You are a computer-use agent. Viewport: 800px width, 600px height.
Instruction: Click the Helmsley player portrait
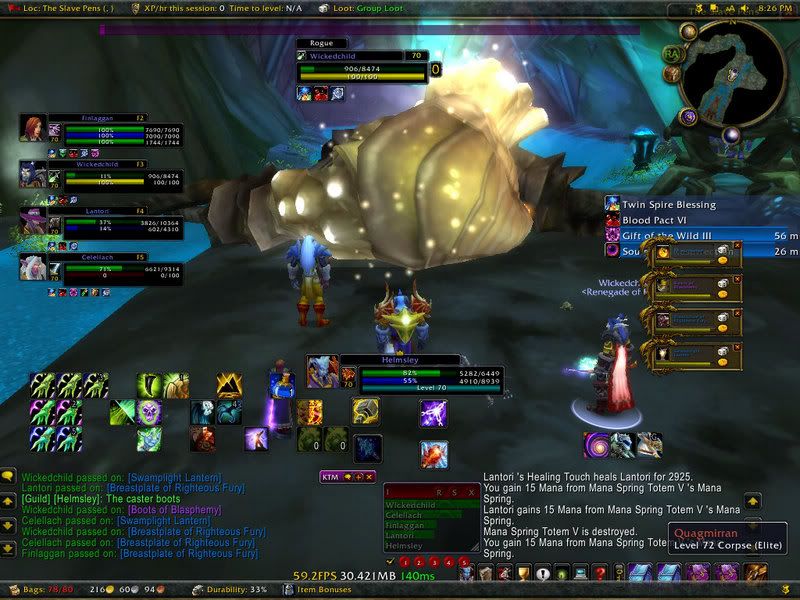tap(322, 371)
